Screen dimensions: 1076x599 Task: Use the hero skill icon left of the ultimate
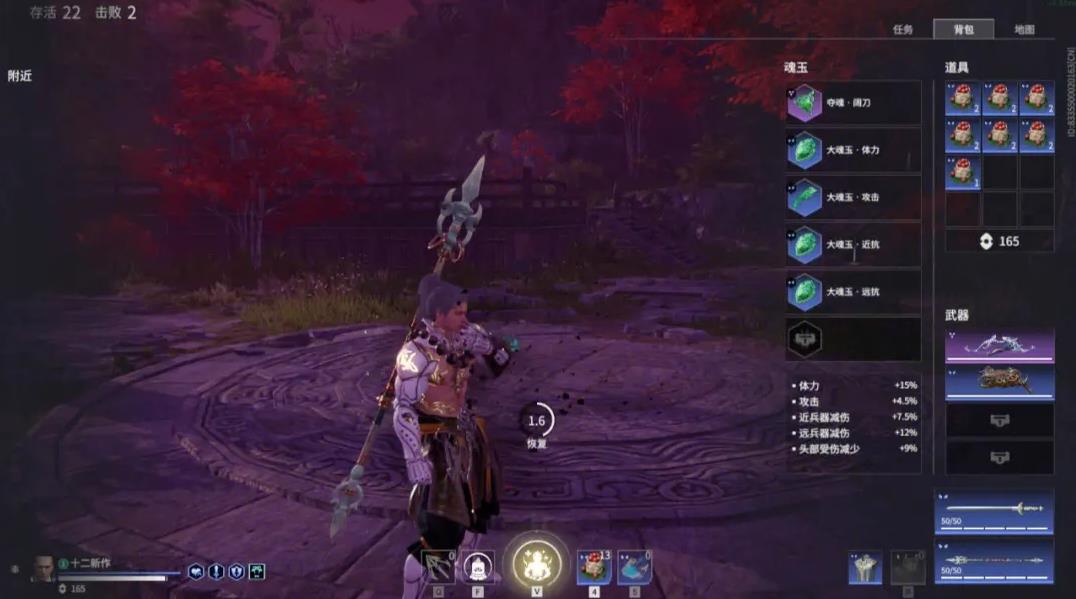(x=479, y=567)
